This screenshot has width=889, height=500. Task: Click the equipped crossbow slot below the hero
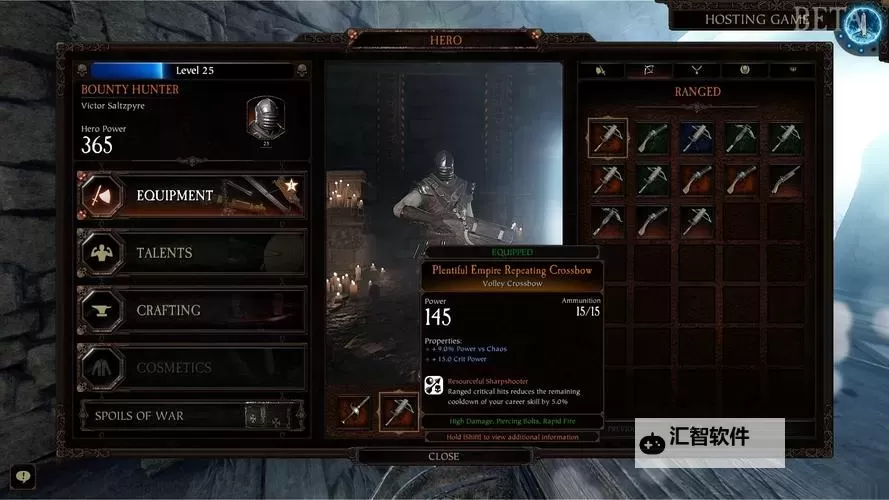tap(399, 411)
